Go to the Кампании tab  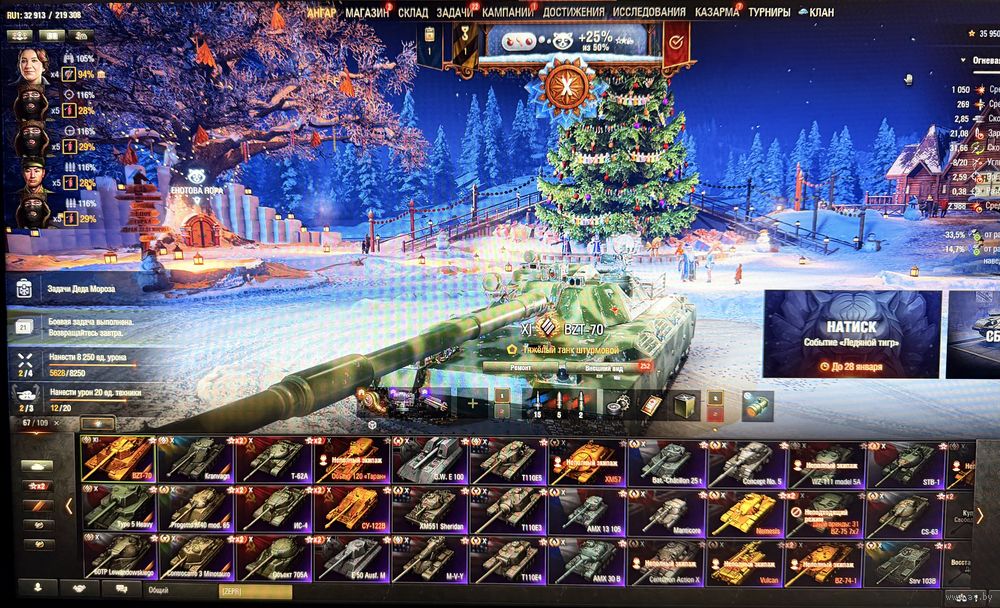(x=507, y=12)
